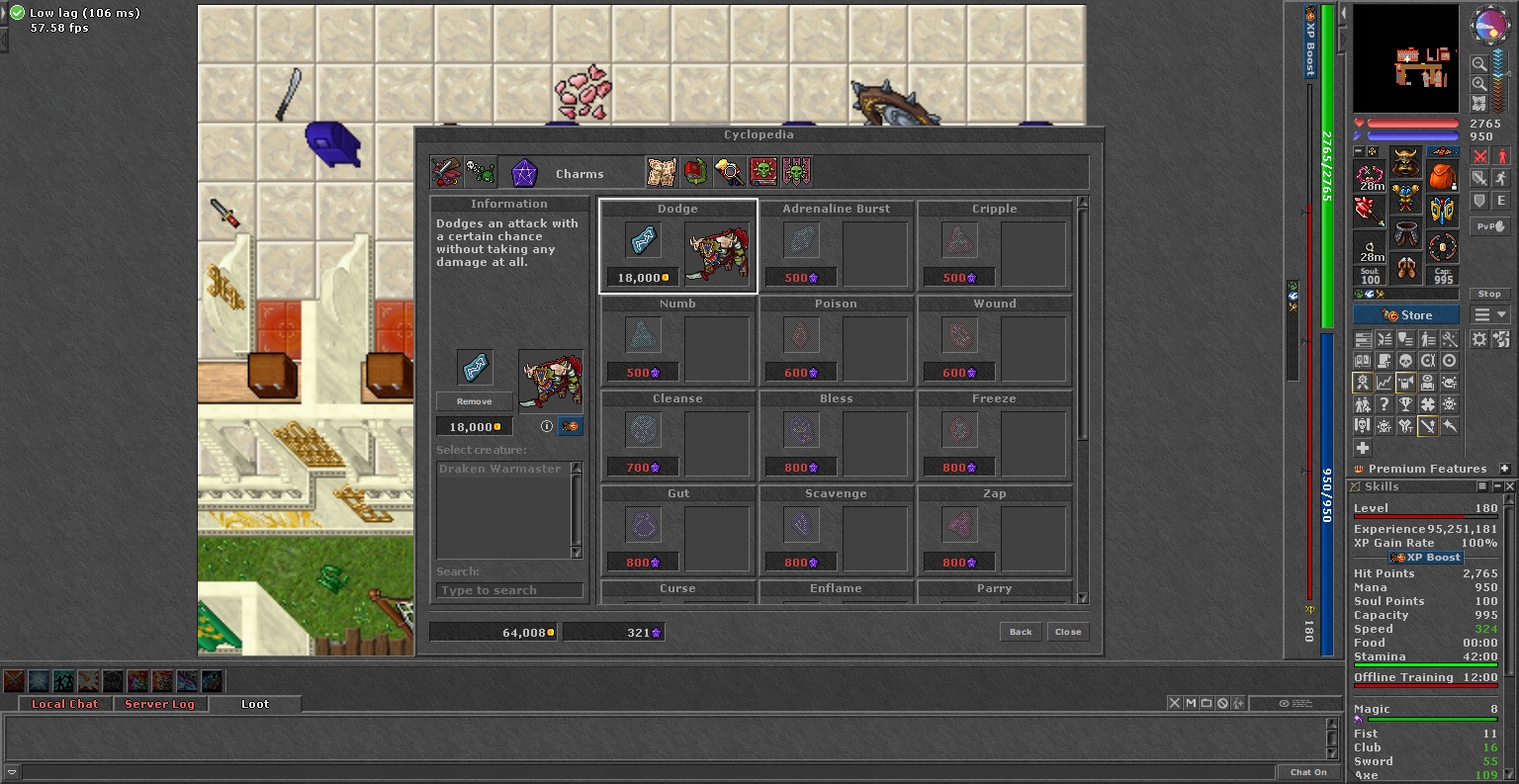Click the minimap
1519x784 pixels.
[x=1405, y=60]
